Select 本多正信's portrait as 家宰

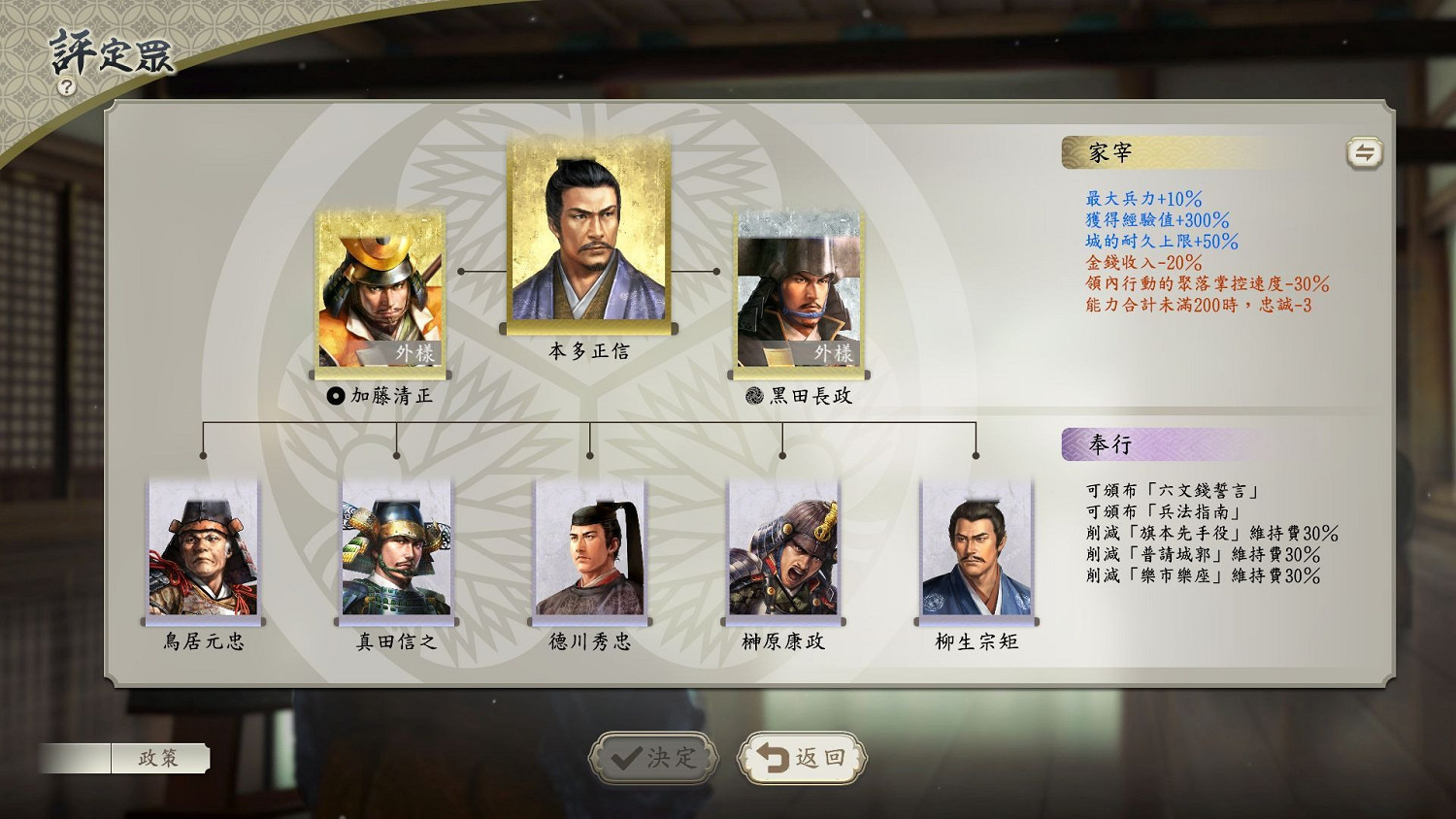(x=586, y=233)
